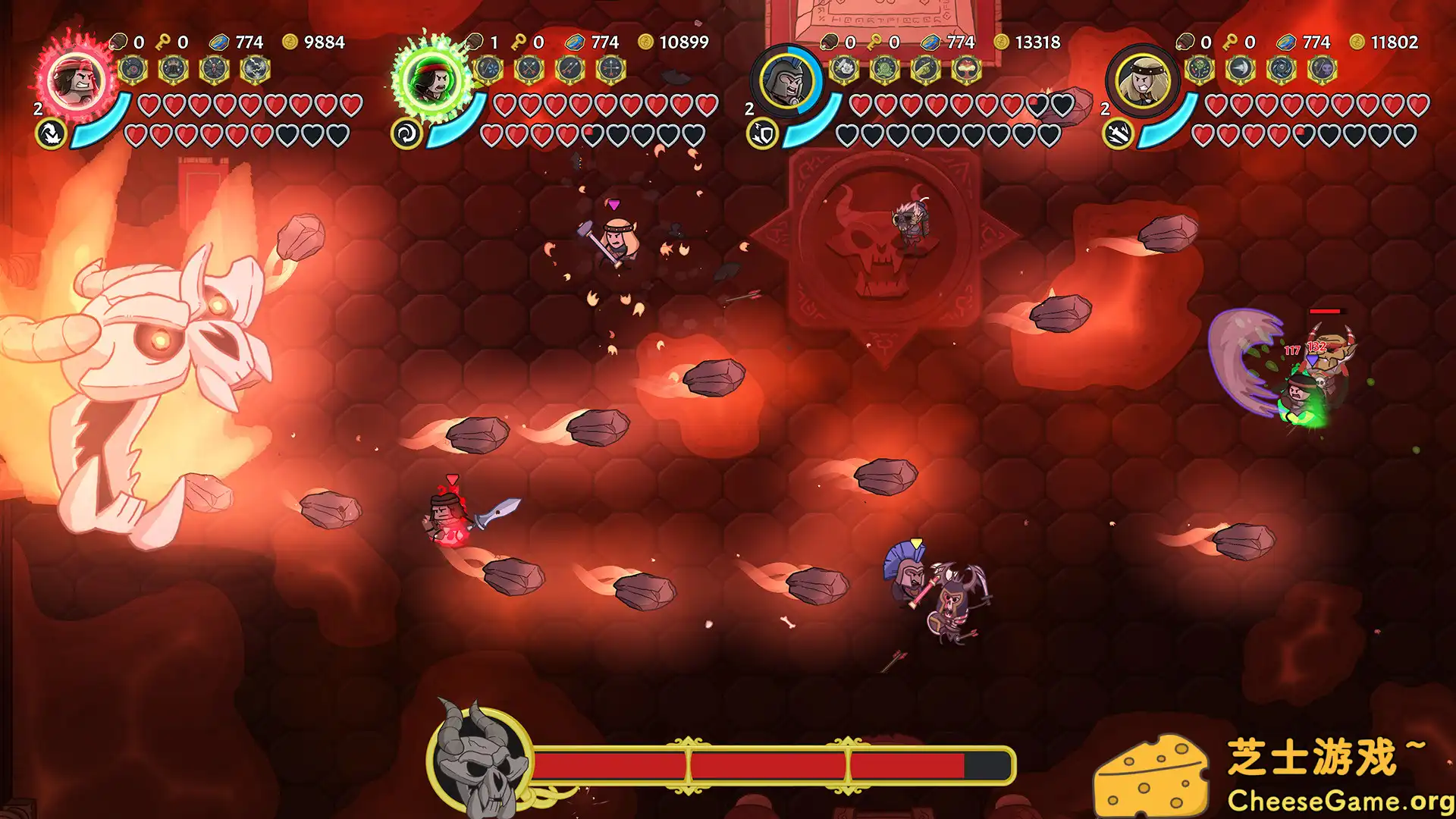Open the CheeseGame.org link

[x=1342, y=800]
